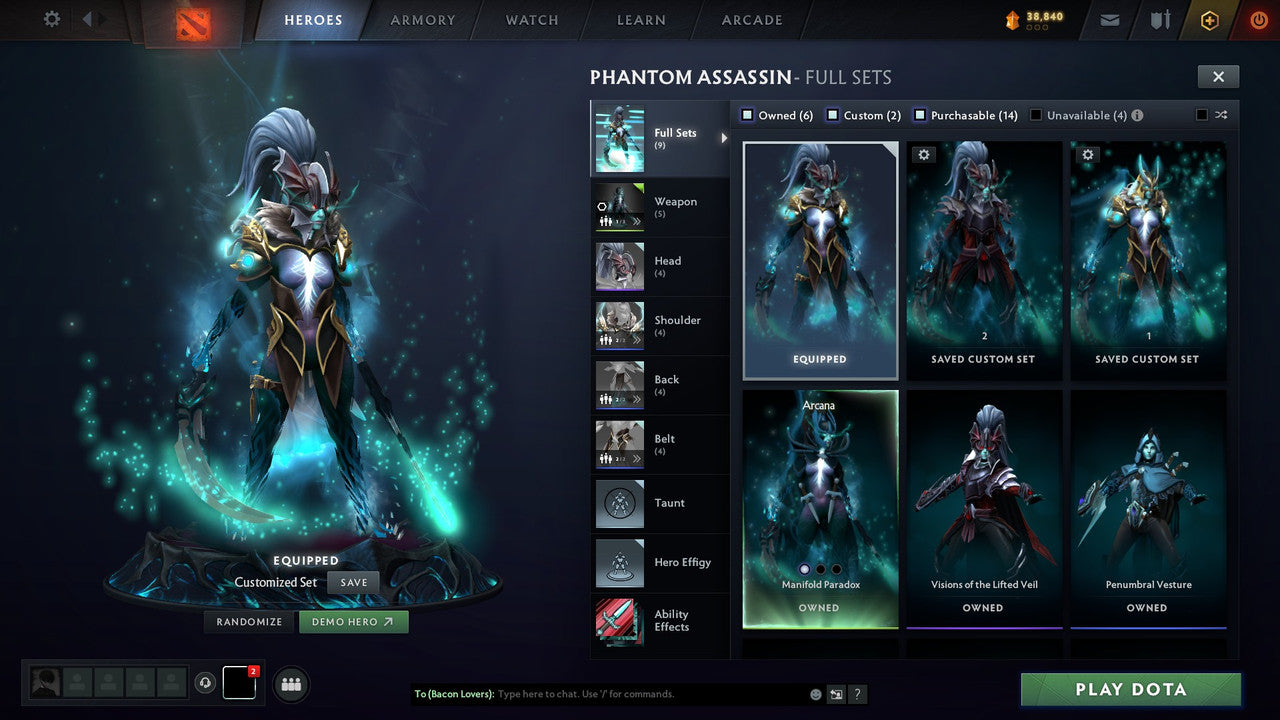The height and width of the screenshot is (720, 1280).
Task: Open the mail inbox icon
Action: pos(1109,19)
